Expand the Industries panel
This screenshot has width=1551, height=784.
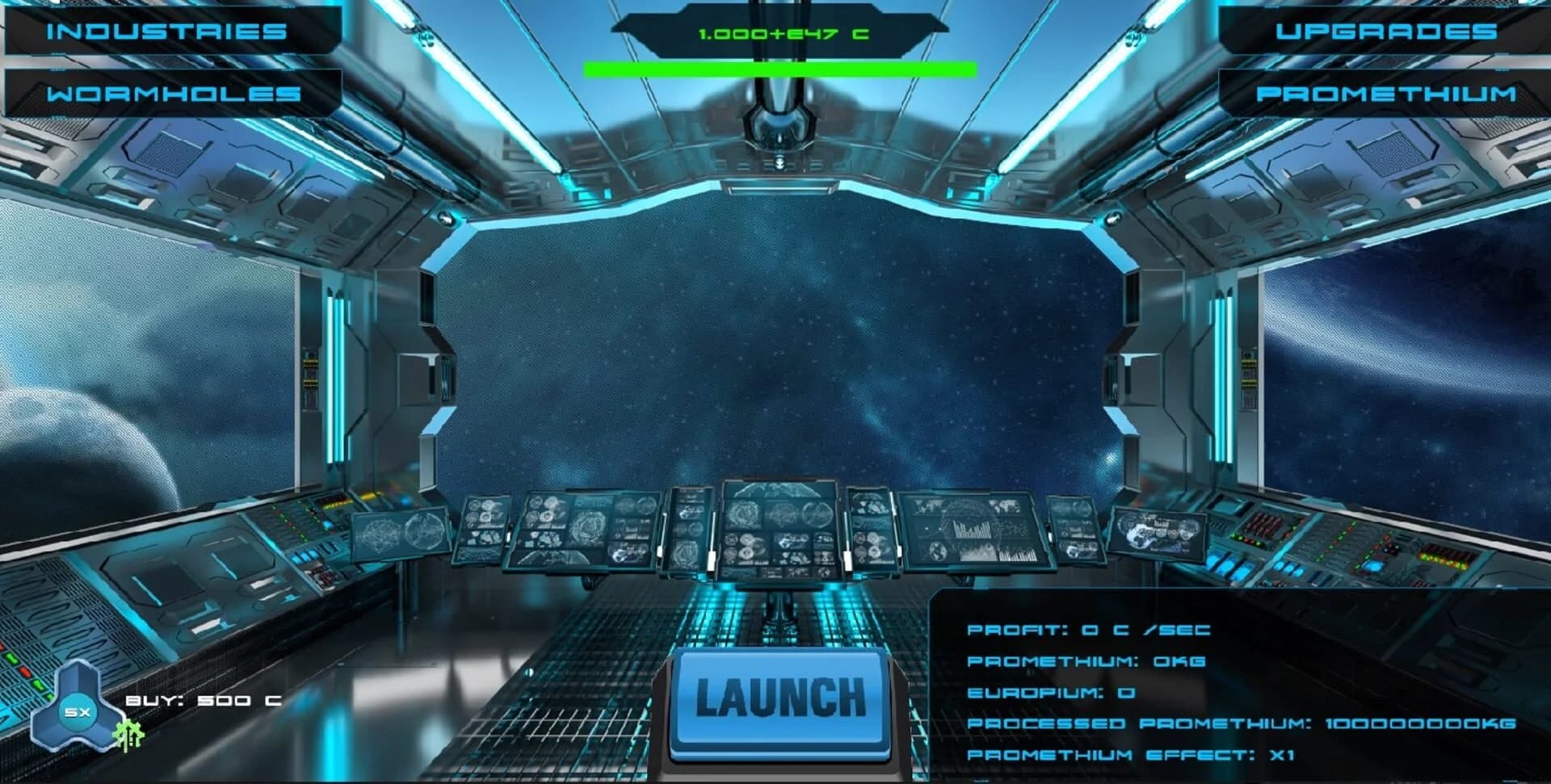pyautogui.click(x=166, y=31)
